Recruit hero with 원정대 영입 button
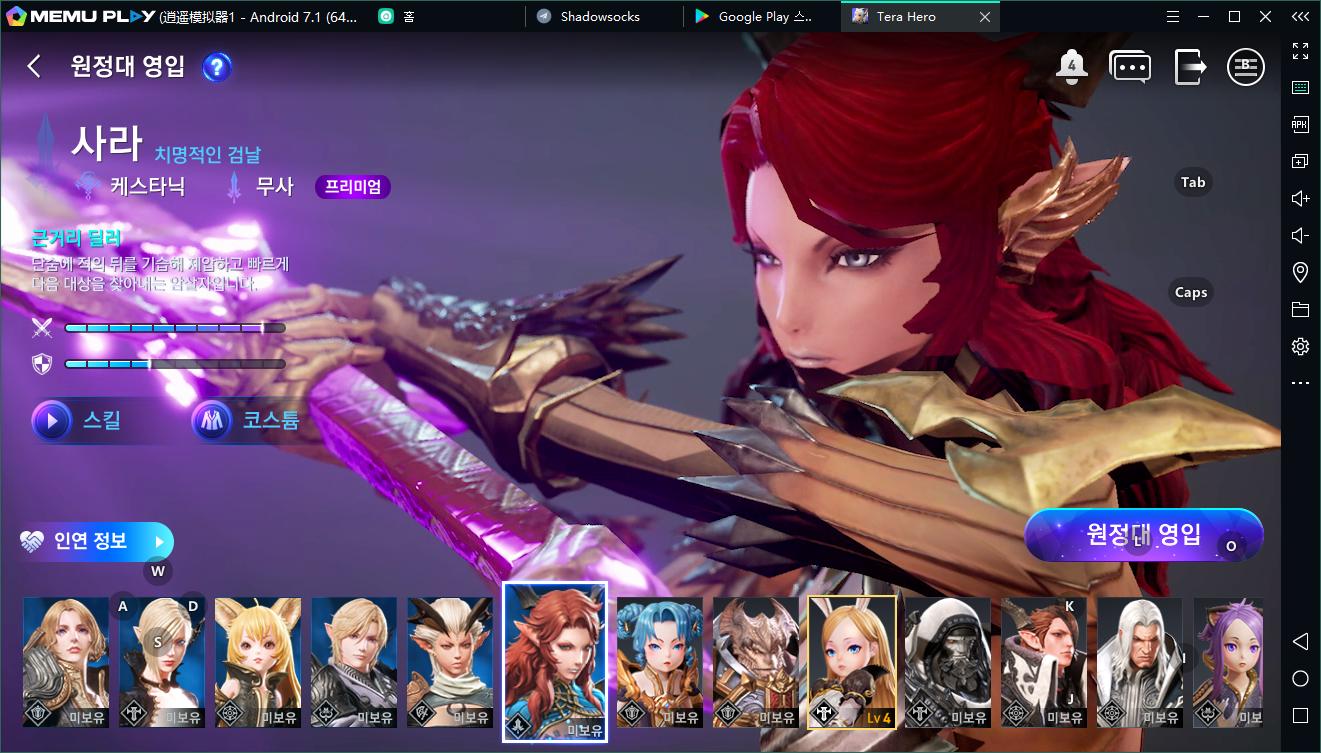 (x=1144, y=535)
